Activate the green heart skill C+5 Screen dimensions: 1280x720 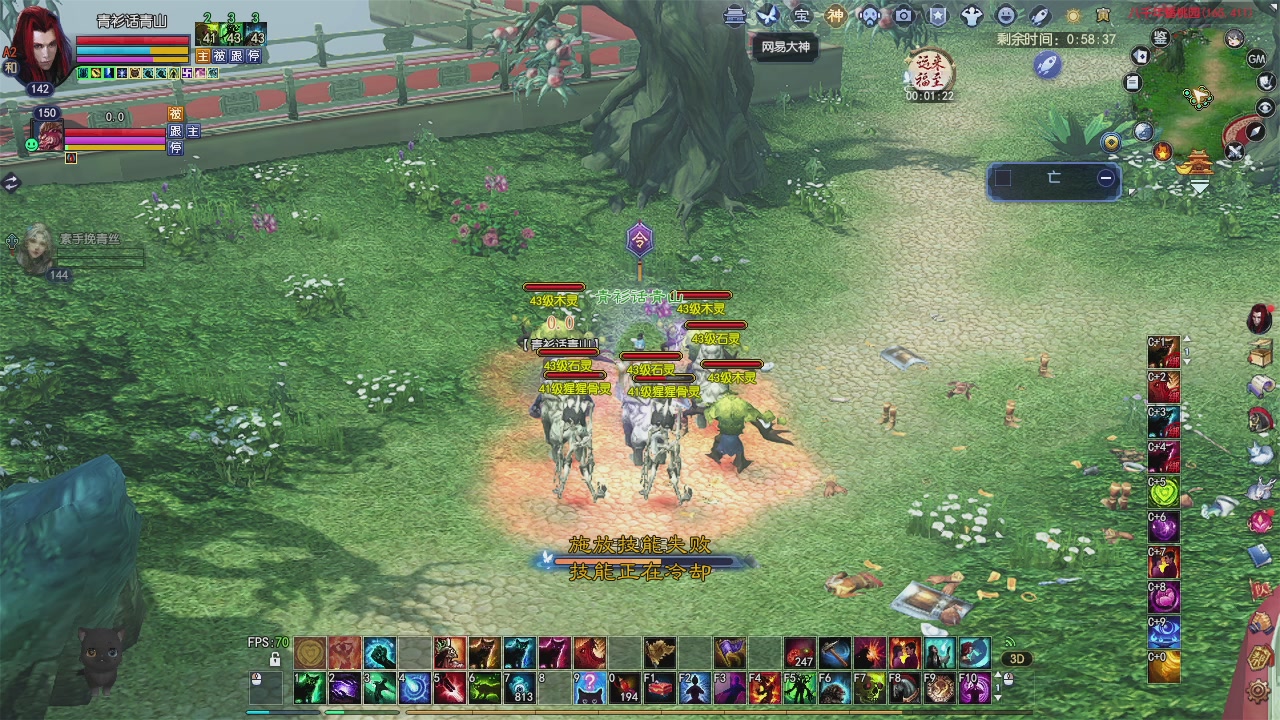1163,491
